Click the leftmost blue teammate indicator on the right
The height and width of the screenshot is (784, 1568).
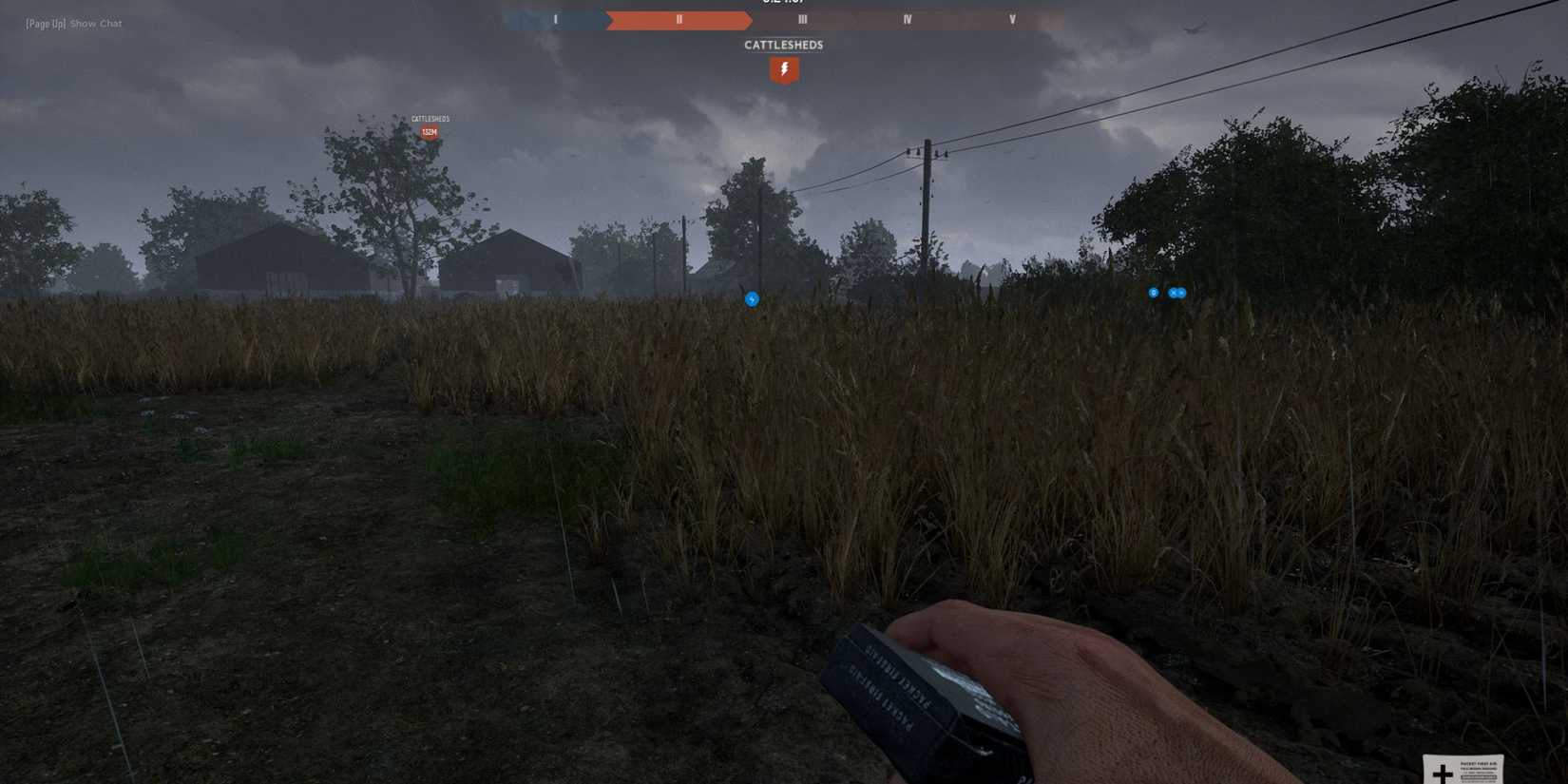[1154, 293]
